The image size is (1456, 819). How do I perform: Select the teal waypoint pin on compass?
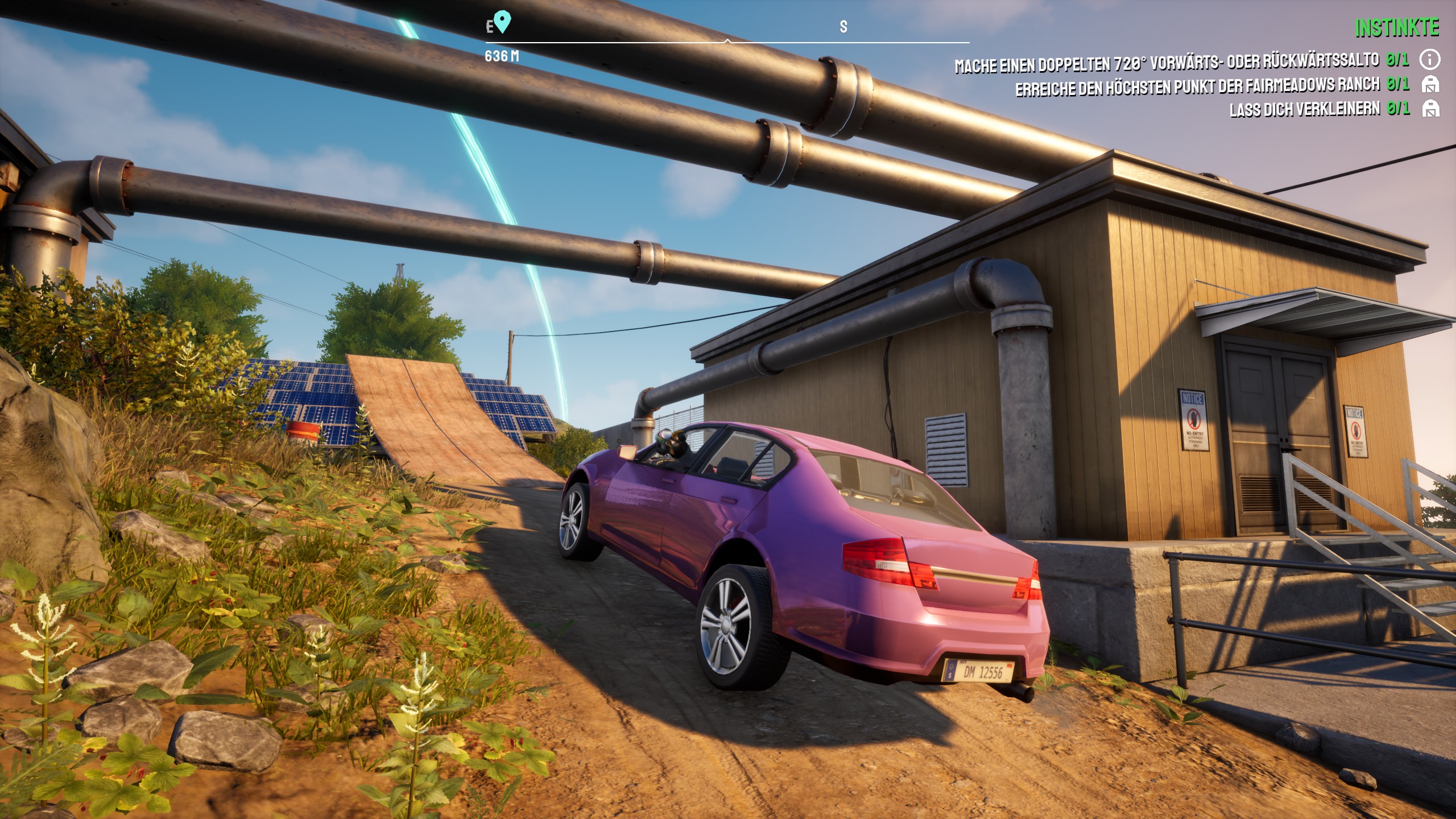[502, 22]
